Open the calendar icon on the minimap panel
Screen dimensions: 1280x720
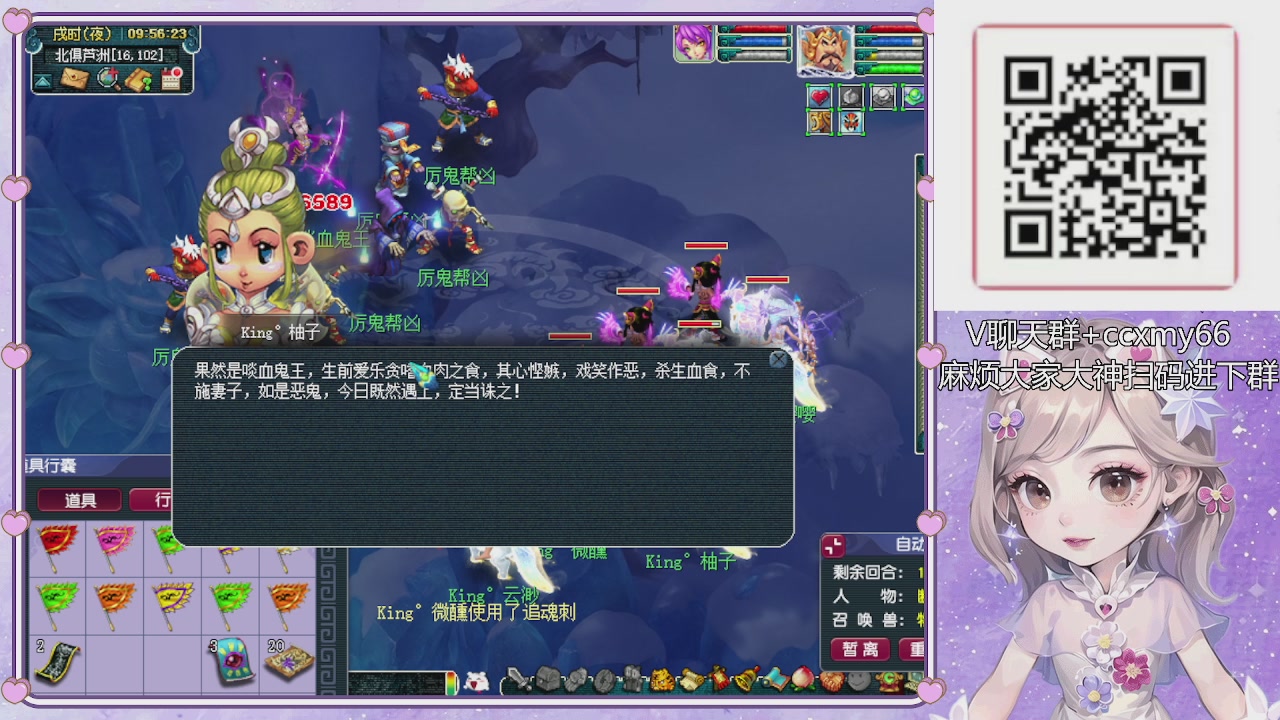pyautogui.click(x=170, y=78)
